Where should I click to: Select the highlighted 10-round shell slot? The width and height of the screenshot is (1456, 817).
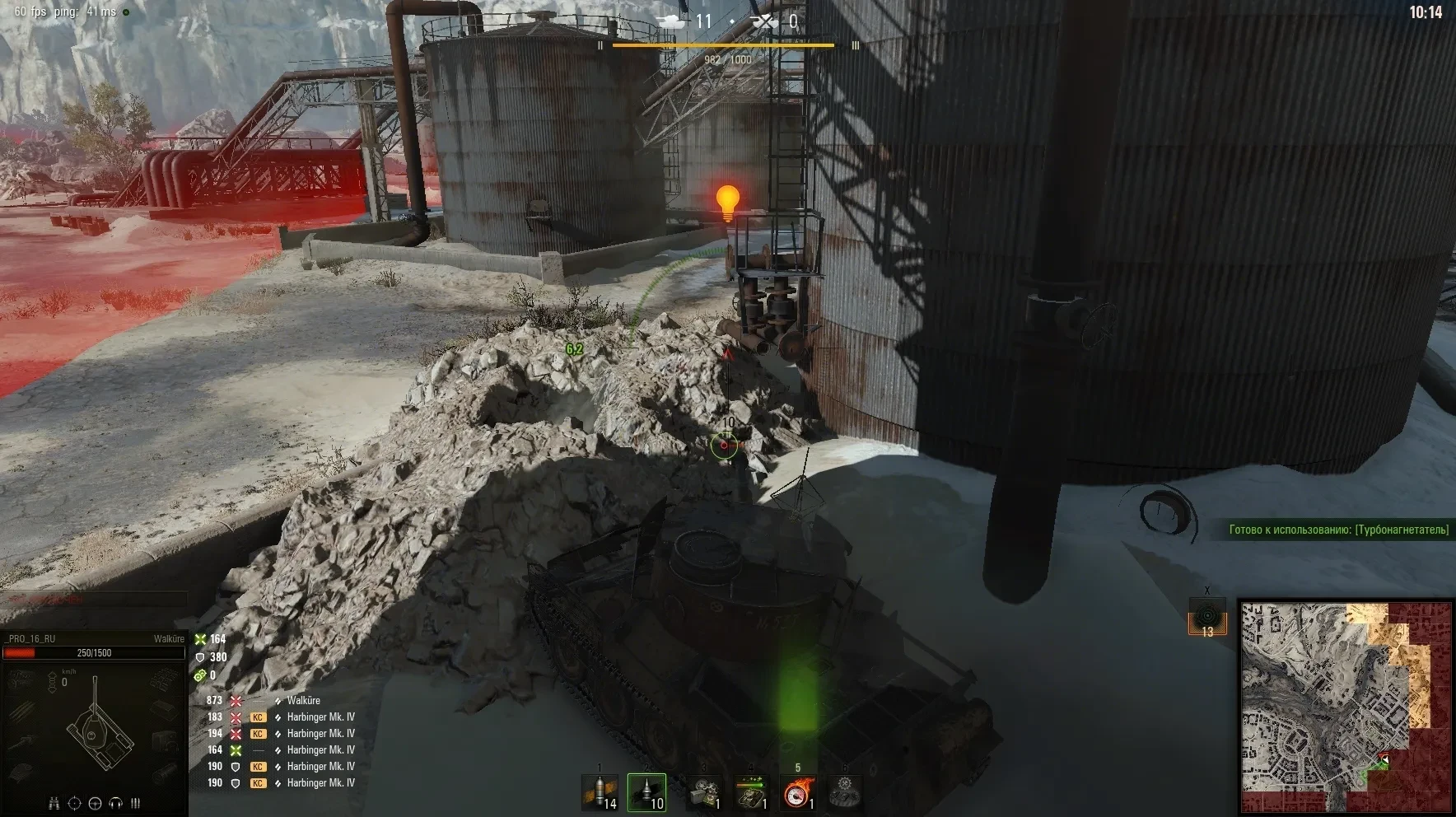pyautogui.click(x=646, y=793)
